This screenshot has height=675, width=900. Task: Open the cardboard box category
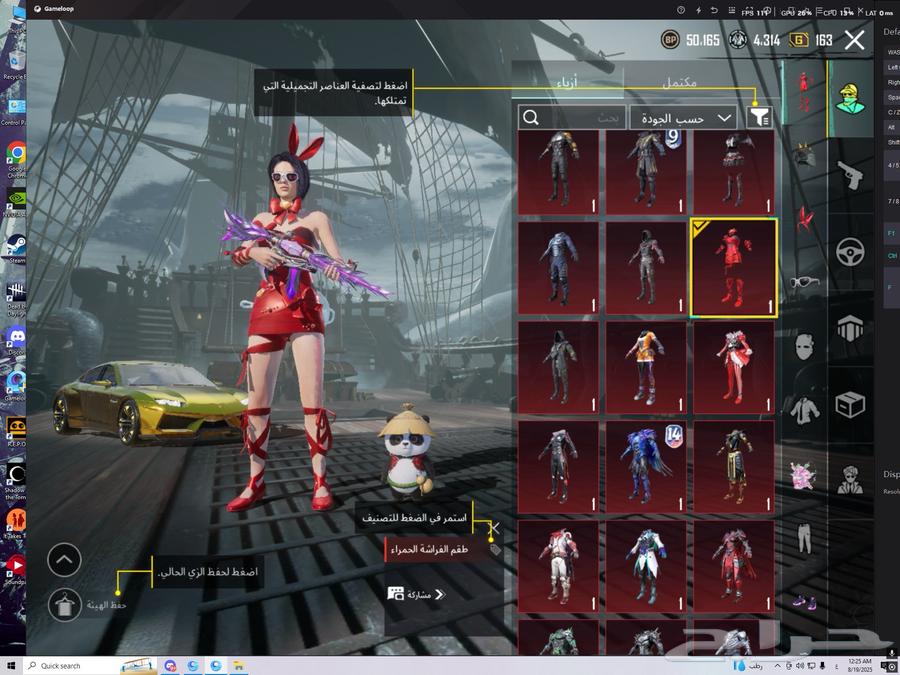coord(851,404)
